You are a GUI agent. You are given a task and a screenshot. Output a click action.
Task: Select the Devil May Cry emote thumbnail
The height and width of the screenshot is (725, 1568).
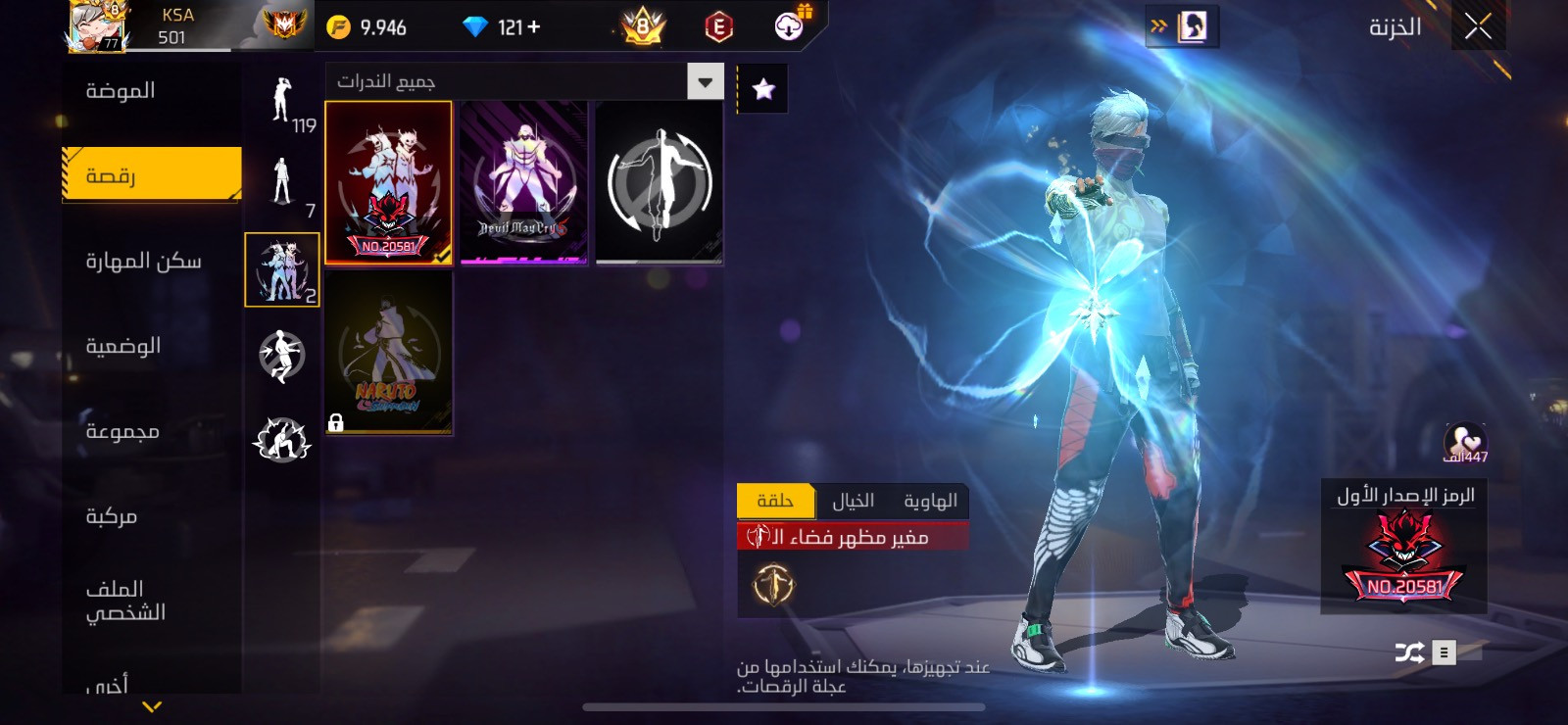(524, 181)
